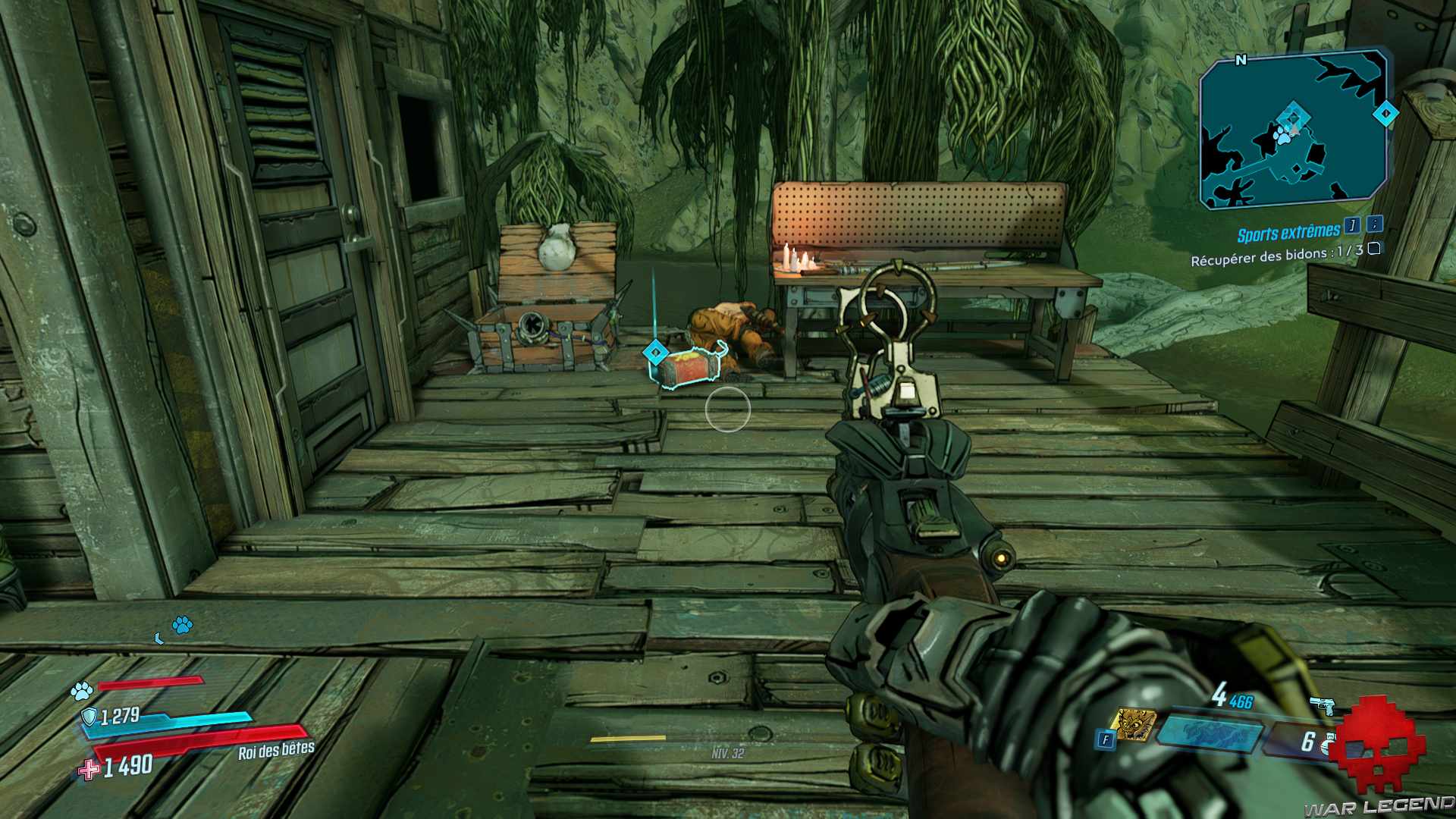This screenshot has height=819, width=1456.
Task: Expand the F keybind prompt
Action: tap(1106, 739)
